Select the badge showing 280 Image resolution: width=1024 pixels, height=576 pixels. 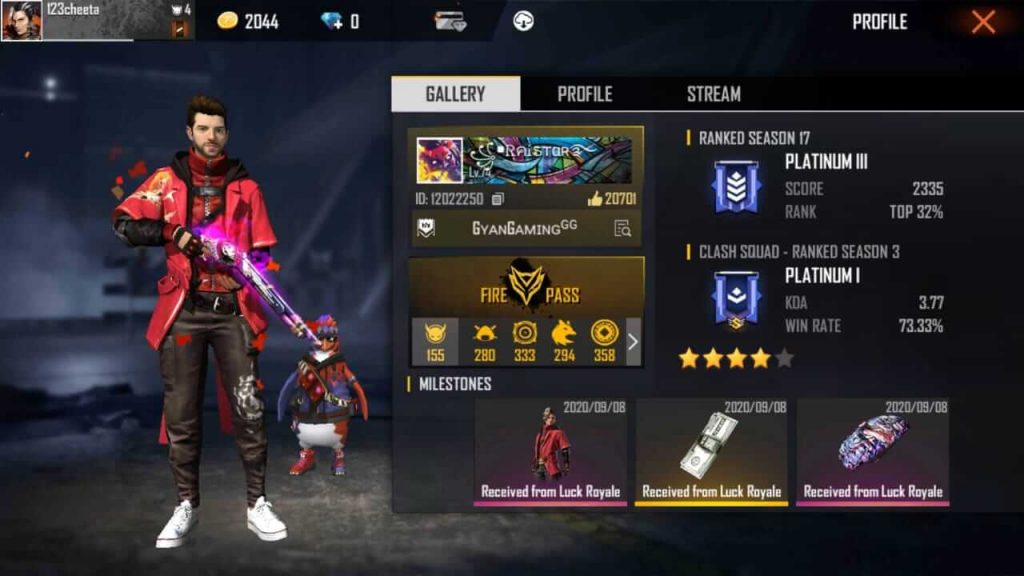tap(485, 341)
